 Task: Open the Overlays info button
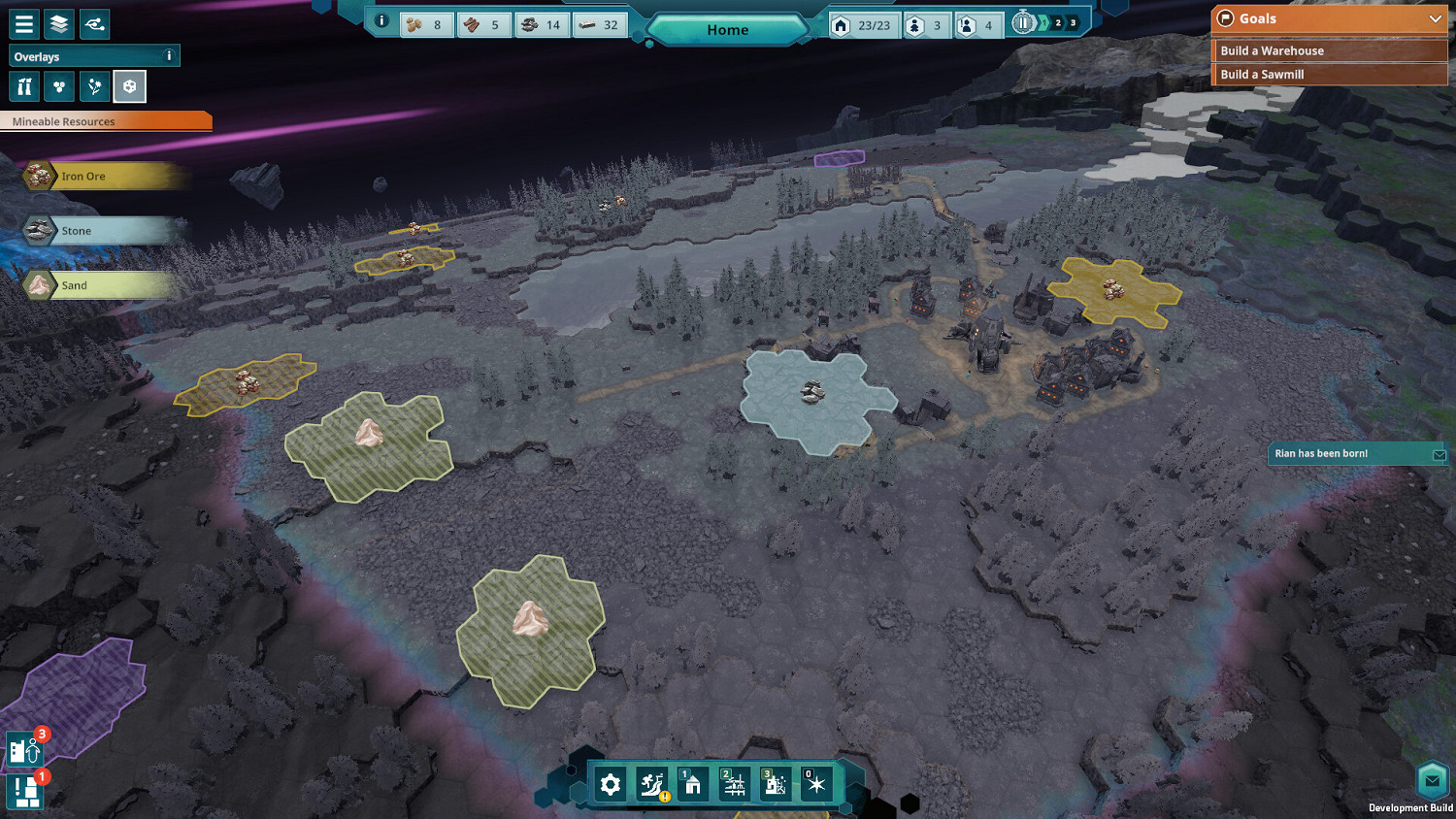tap(169, 56)
